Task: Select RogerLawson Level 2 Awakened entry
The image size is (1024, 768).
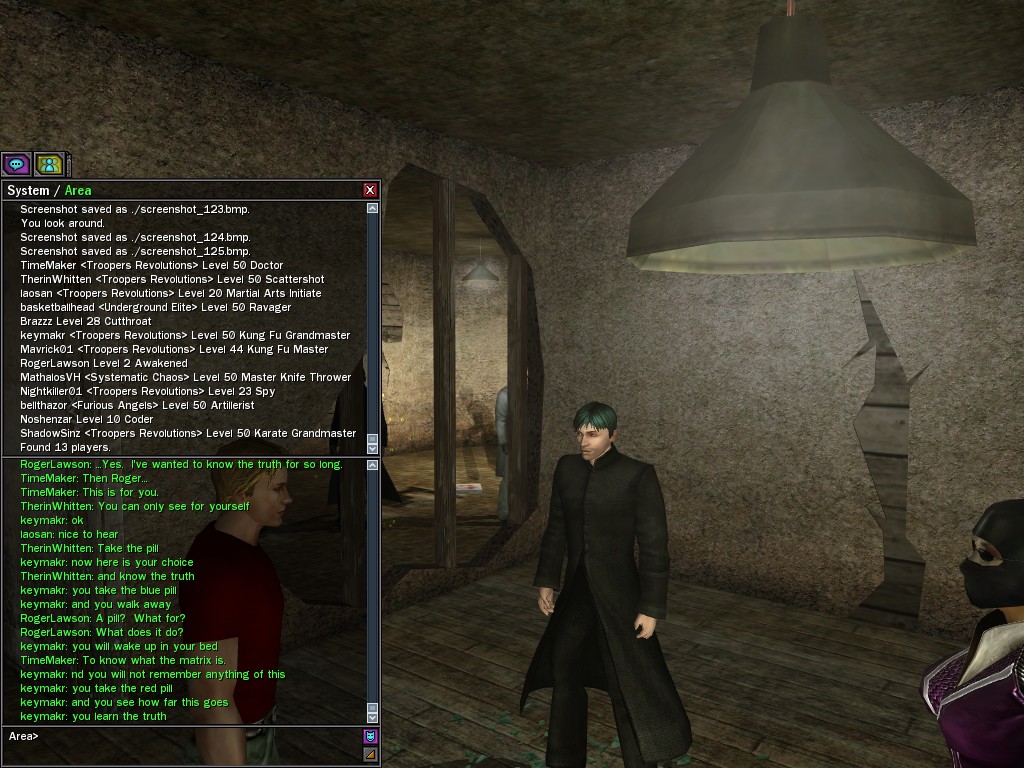Action: tap(103, 363)
